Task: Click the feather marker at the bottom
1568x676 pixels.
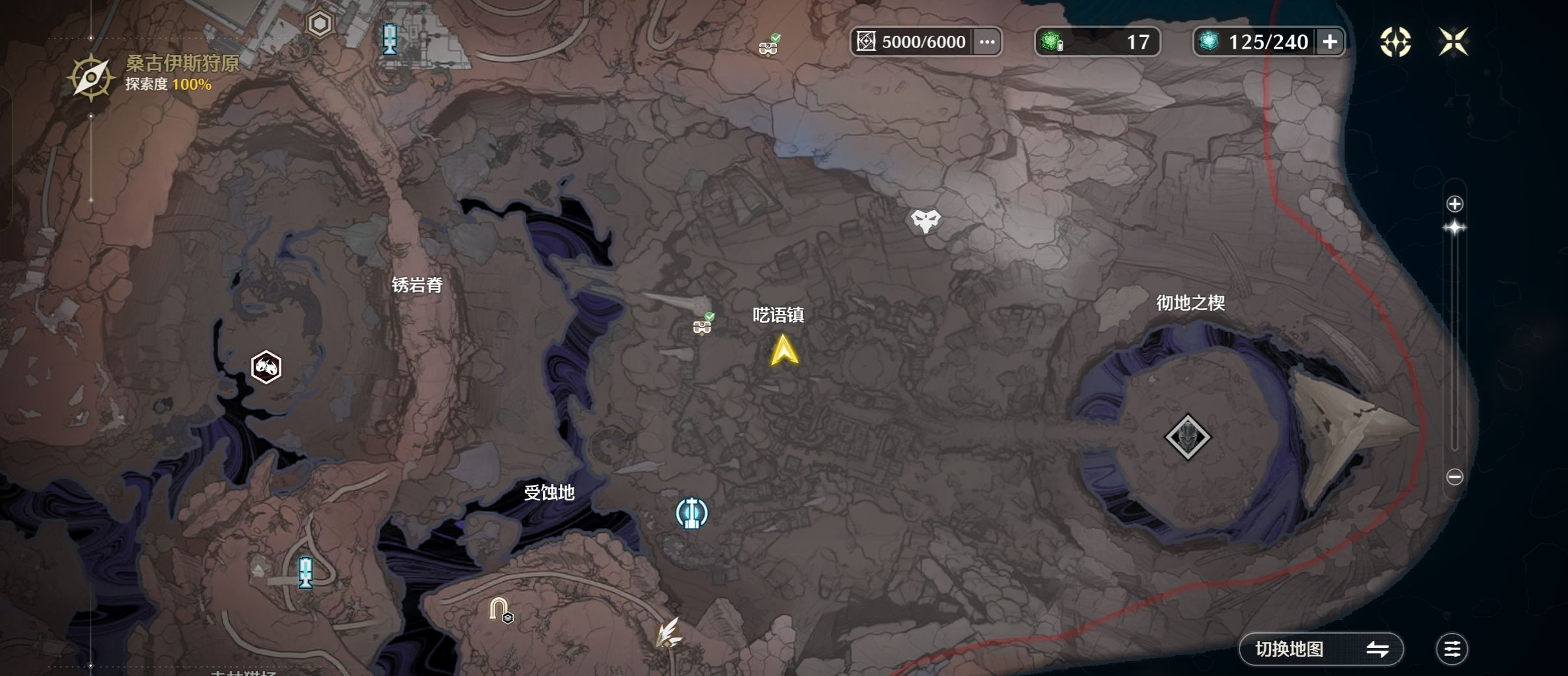Action: (668, 632)
